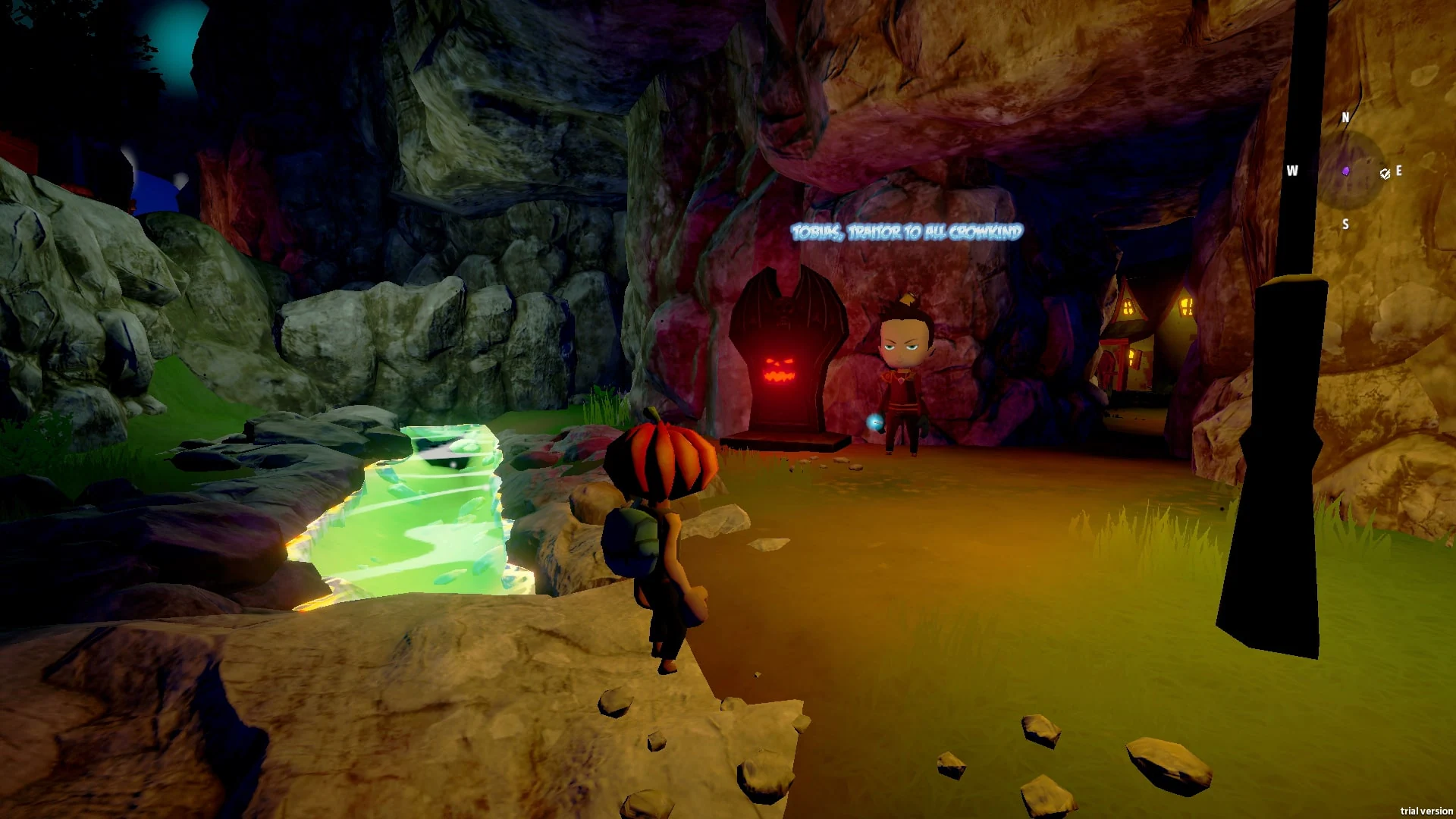
Task: Click the N compass direction marker
Action: pyautogui.click(x=1346, y=118)
